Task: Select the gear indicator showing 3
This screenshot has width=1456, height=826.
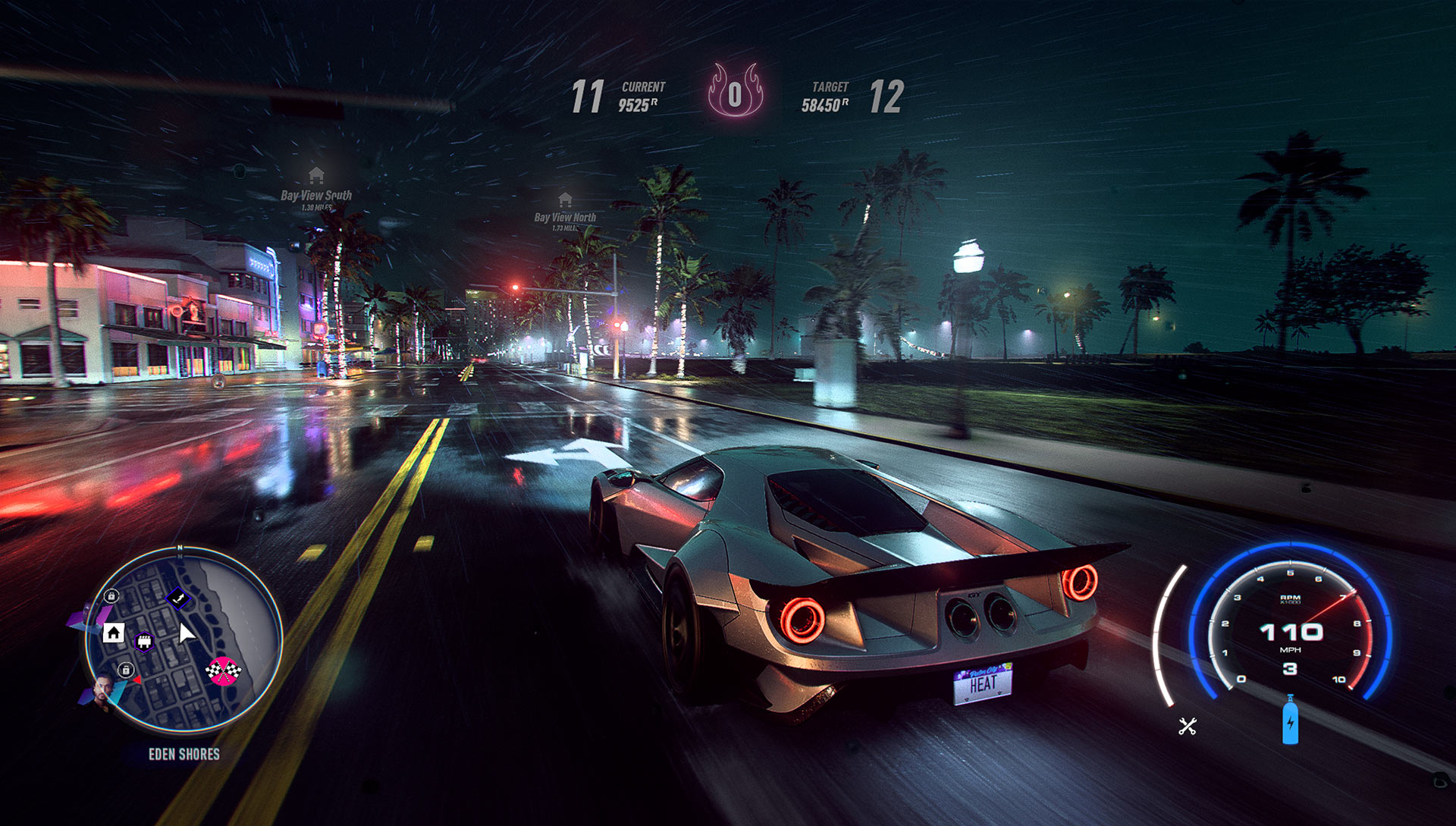Action: [1291, 669]
